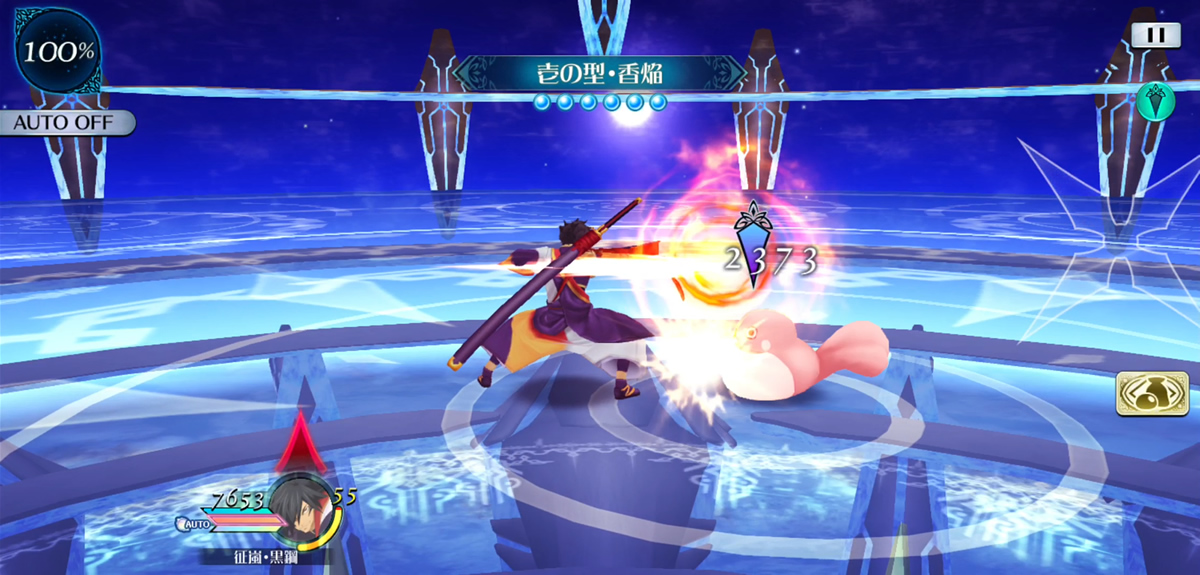Image resolution: width=1200 pixels, height=575 pixels.
Task: Tap the green crystal icon
Action: tap(1155, 101)
